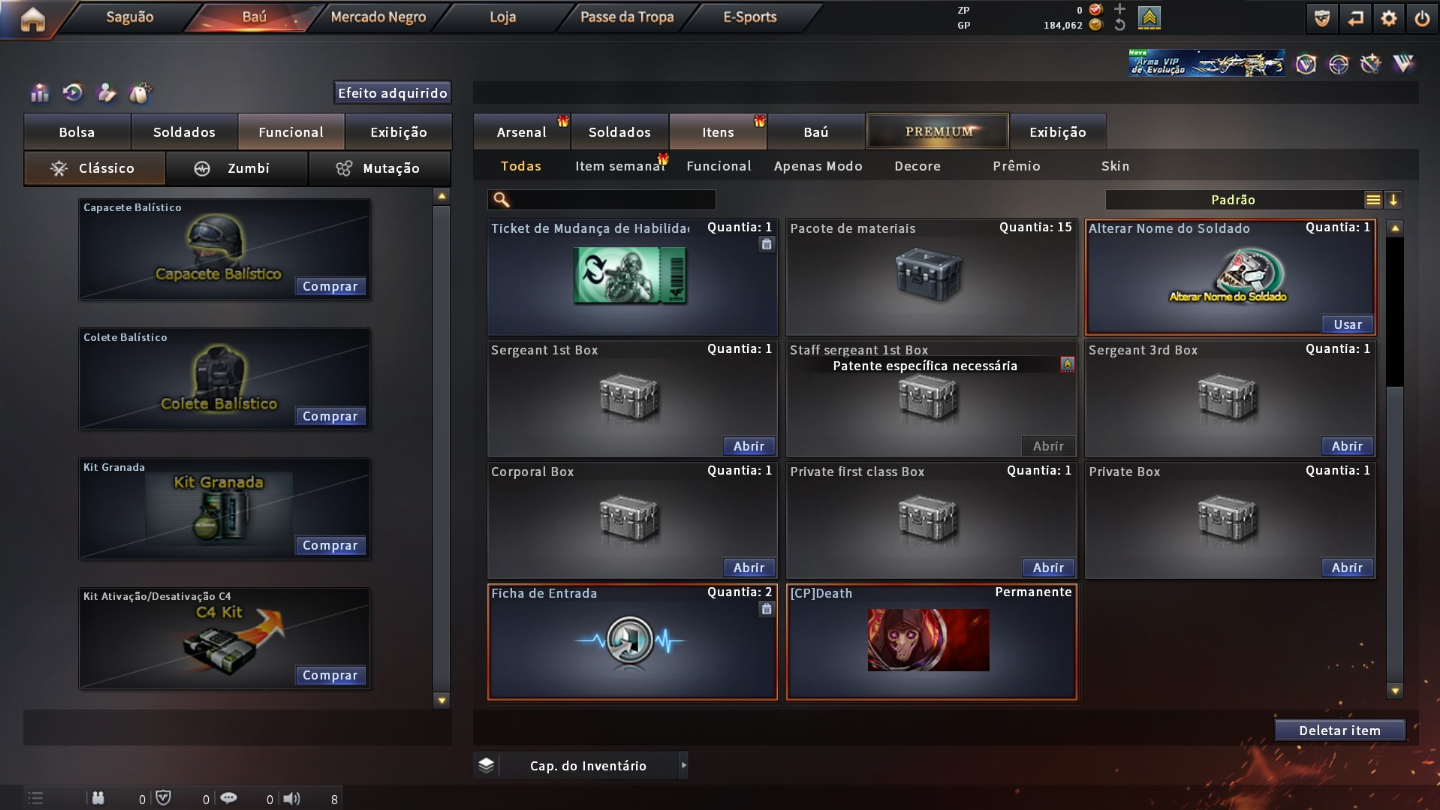Open the Arsenal inventory tab
Screen dimensions: 1440x810
pos(521,132)
